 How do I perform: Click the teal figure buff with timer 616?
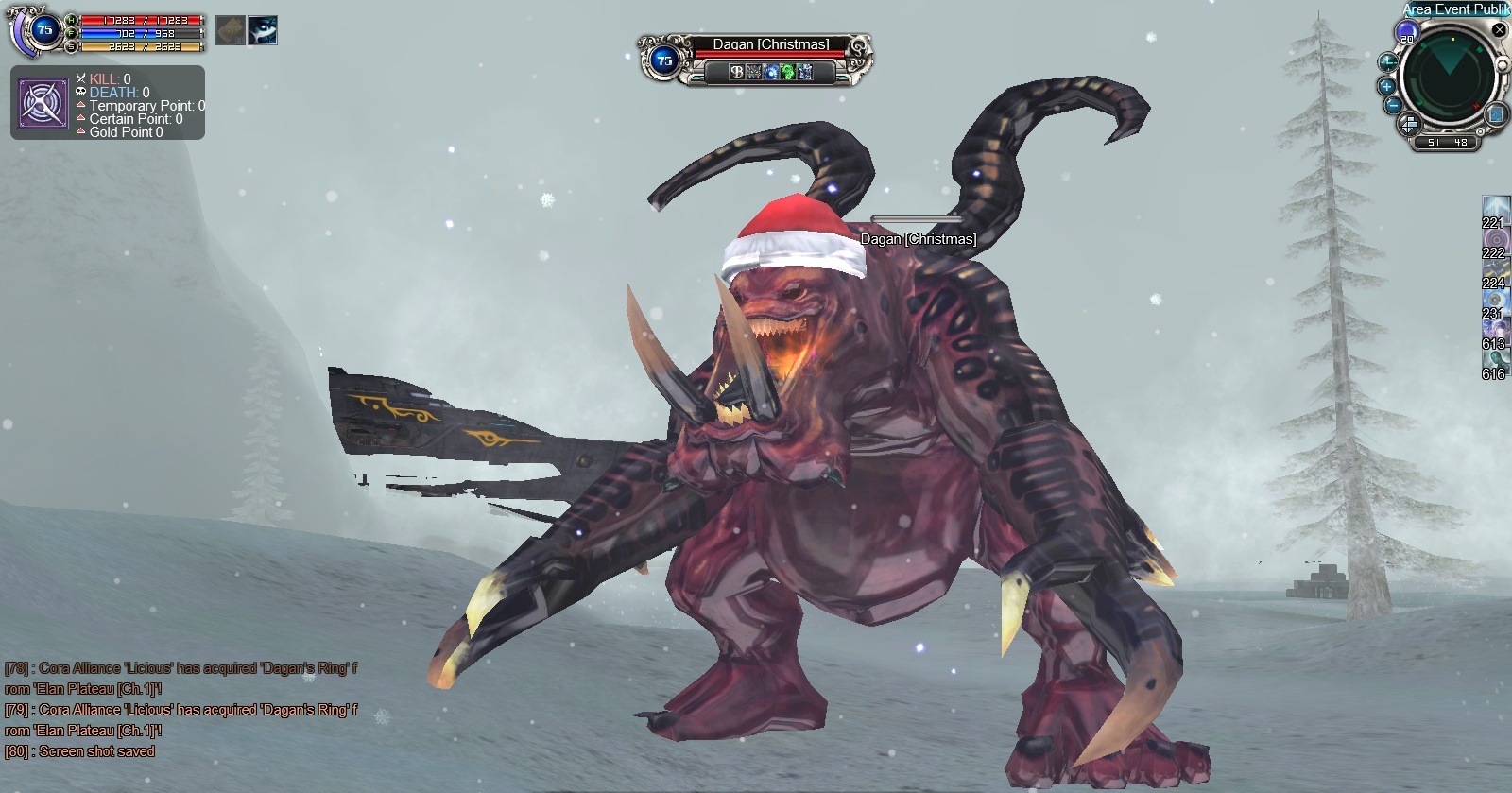tap(1495, 358)
